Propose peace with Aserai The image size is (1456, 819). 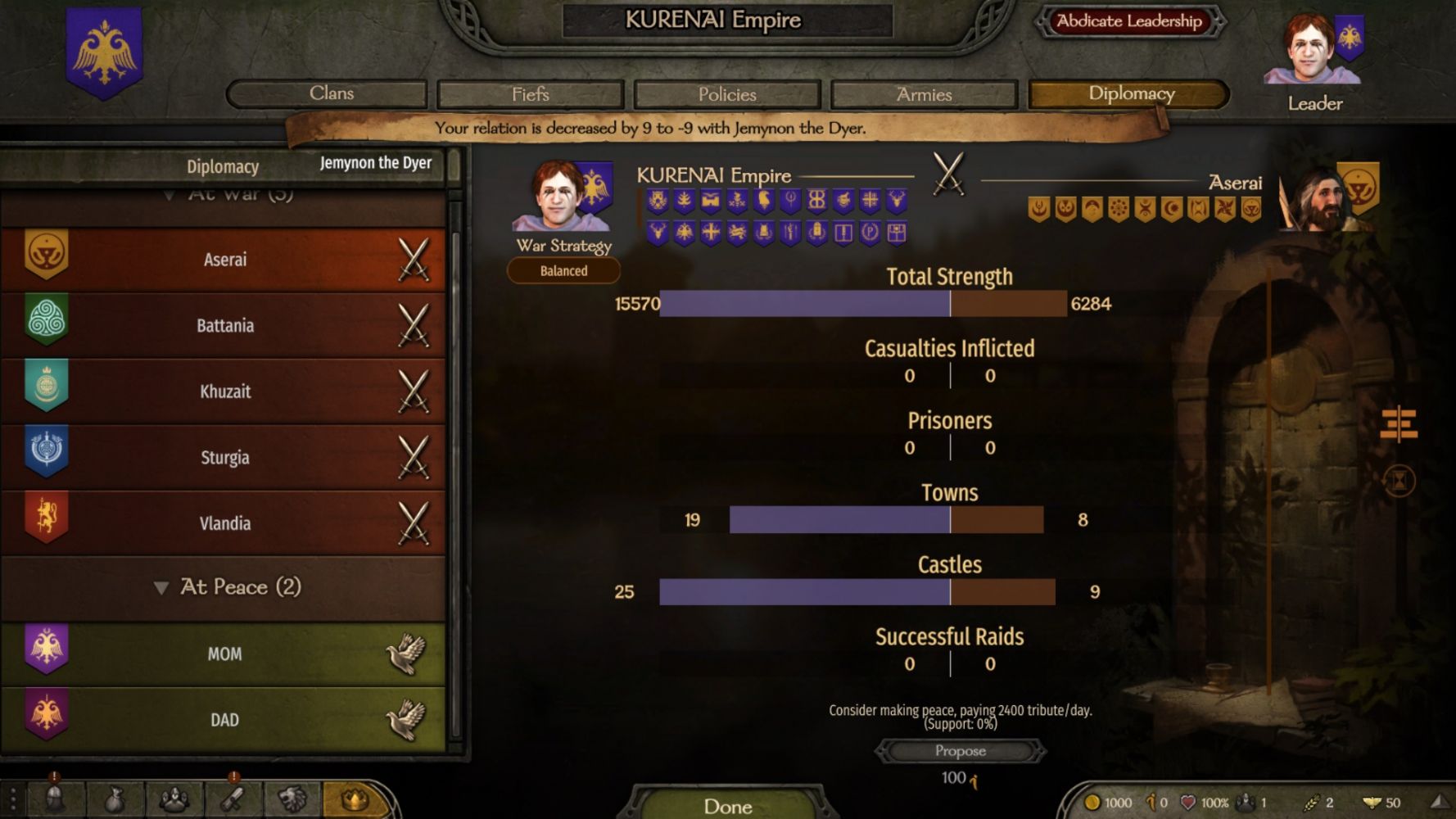point(960,751)
